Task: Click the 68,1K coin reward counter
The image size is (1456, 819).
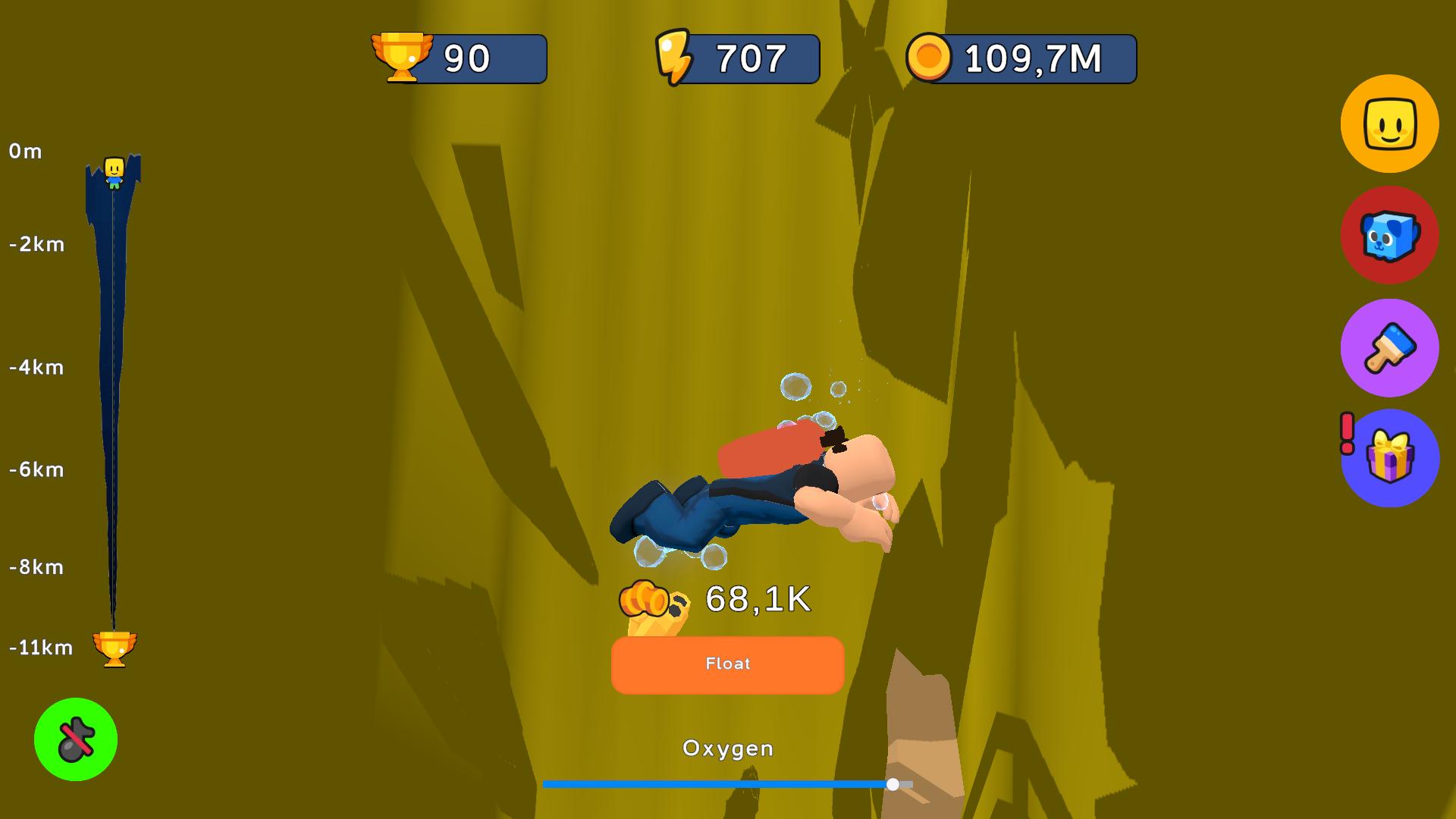Action: (x=758, y=599)
